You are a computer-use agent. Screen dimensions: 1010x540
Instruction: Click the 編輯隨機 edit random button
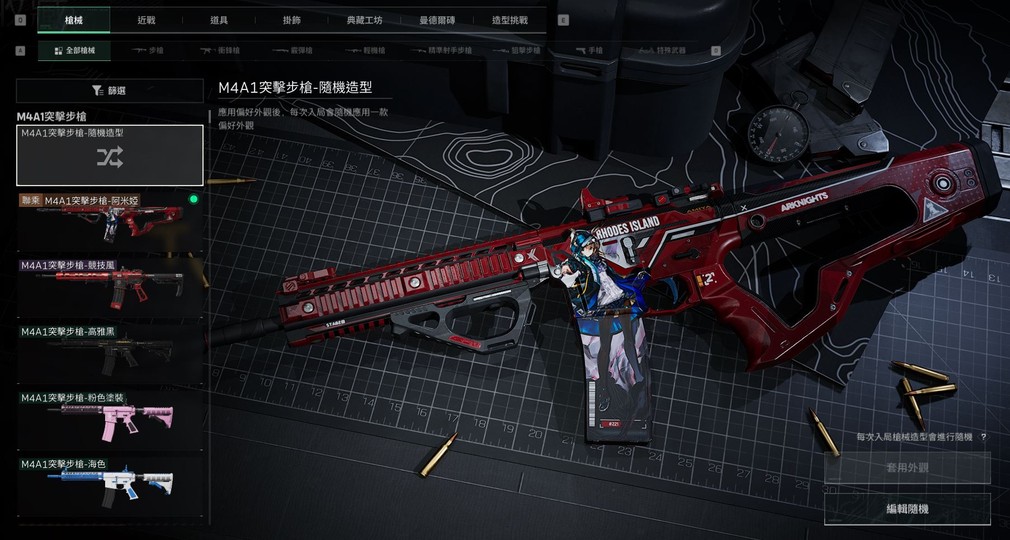(x=907, y=509)
